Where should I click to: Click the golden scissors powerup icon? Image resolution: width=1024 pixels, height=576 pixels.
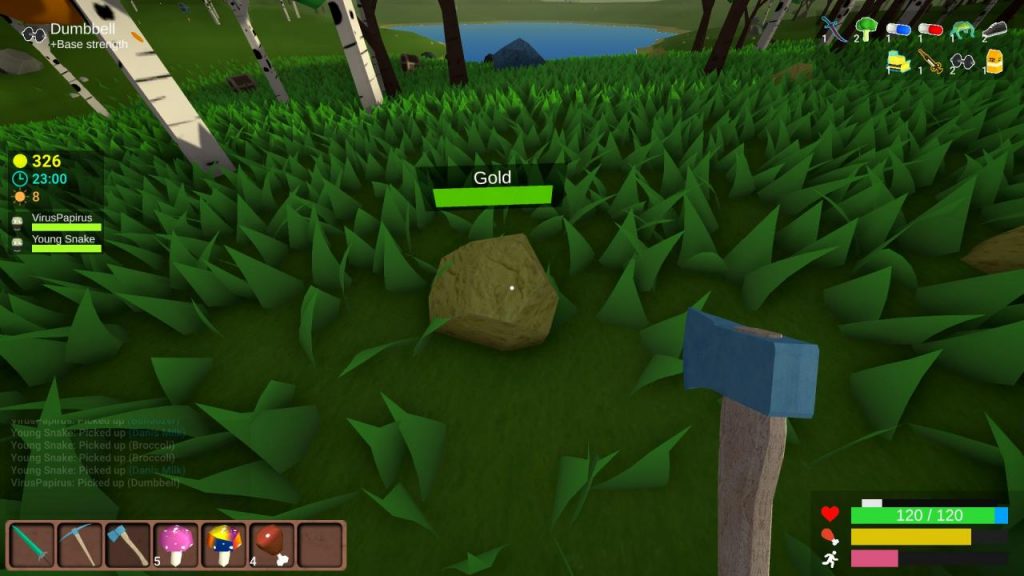point(931,63)
